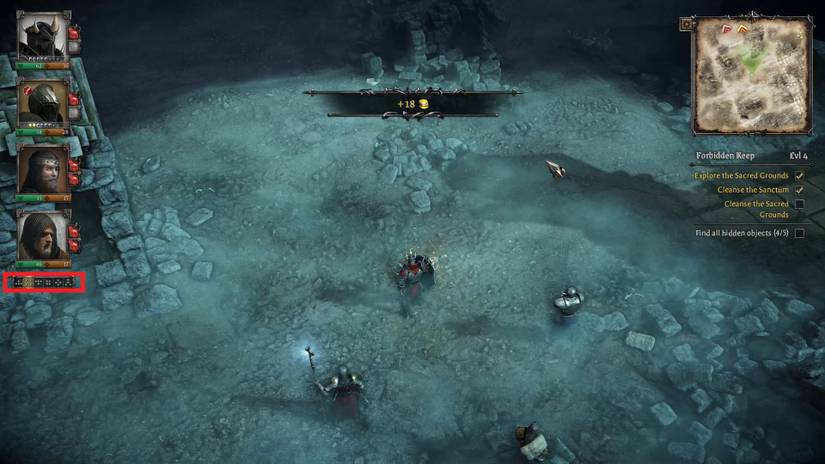This screenshot has width=825, height=464.
Task: Select the Cleanse the Sanctum objective
Action: pos(752,190)
